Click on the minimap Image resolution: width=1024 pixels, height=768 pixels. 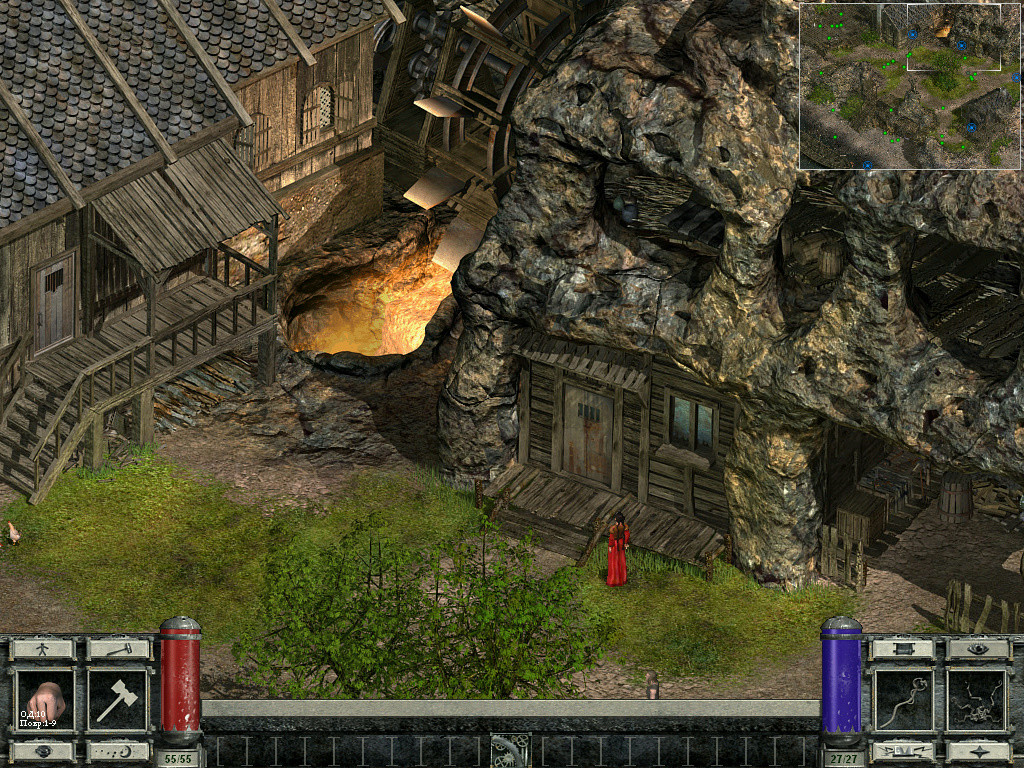911,85
